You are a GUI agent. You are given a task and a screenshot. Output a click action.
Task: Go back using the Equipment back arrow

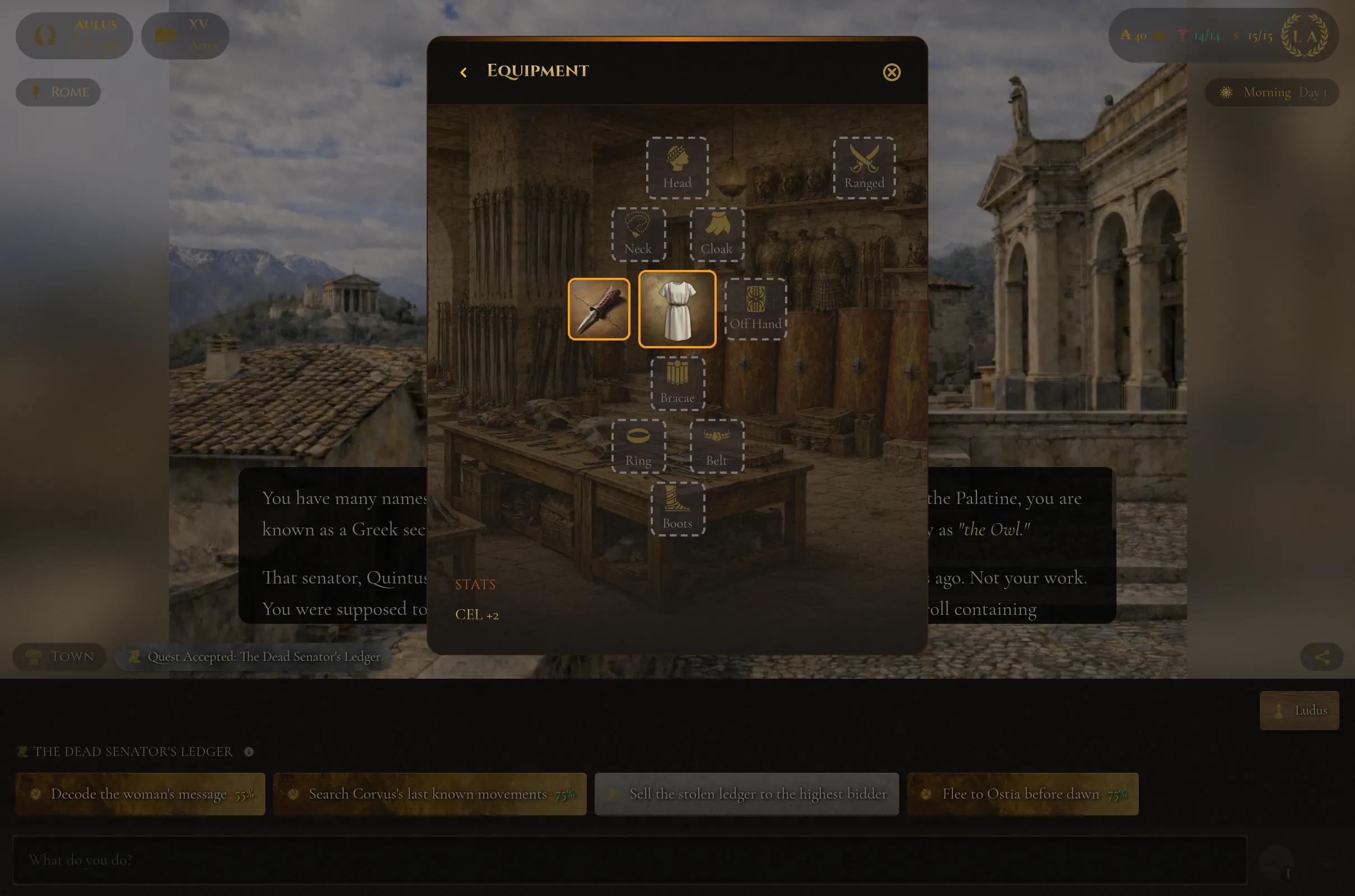pyautogui.click(x=463, y=72)
